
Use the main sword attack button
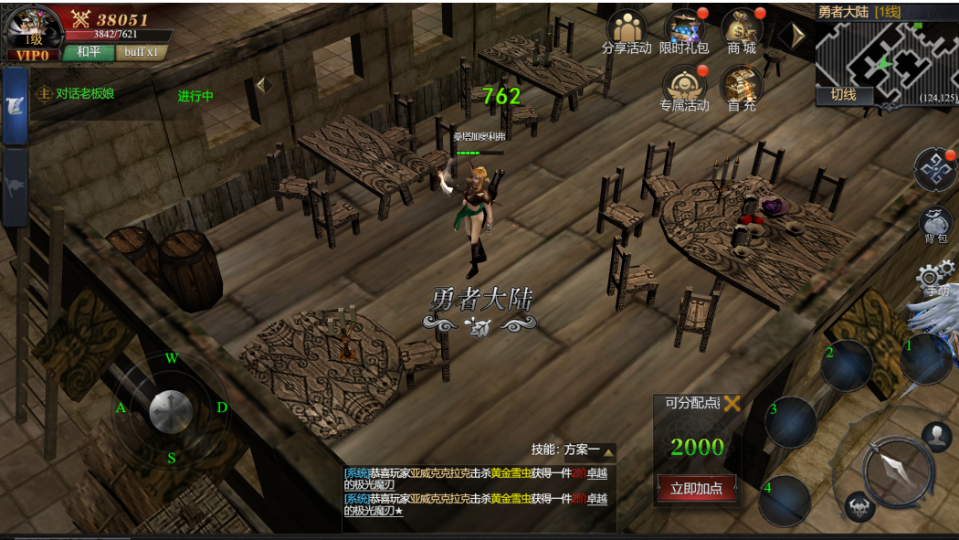897,470
